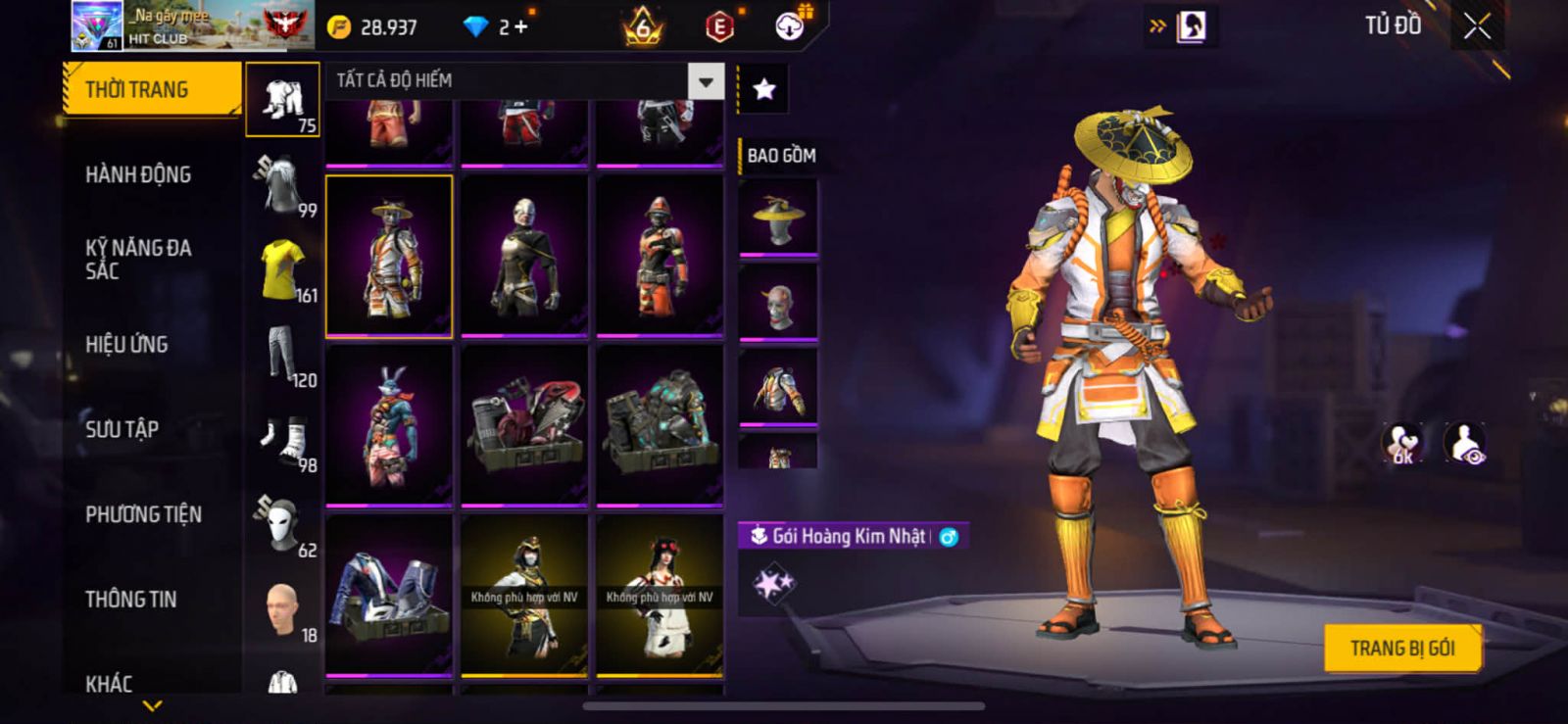The width and height of the screenshot is (1568, 724).
Task: Switch to KỸ NĂNG ĐA SẮC tab
Action: pos(138,260)
